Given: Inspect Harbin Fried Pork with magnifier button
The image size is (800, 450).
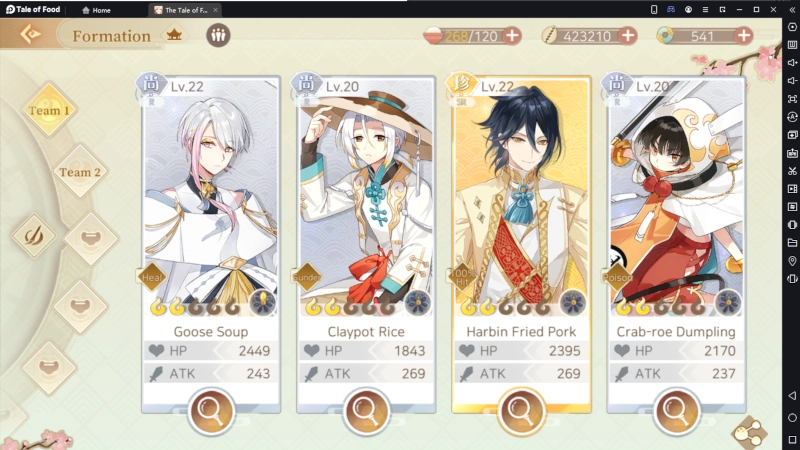Looking at the screenshot, I should tap(520, 408).
